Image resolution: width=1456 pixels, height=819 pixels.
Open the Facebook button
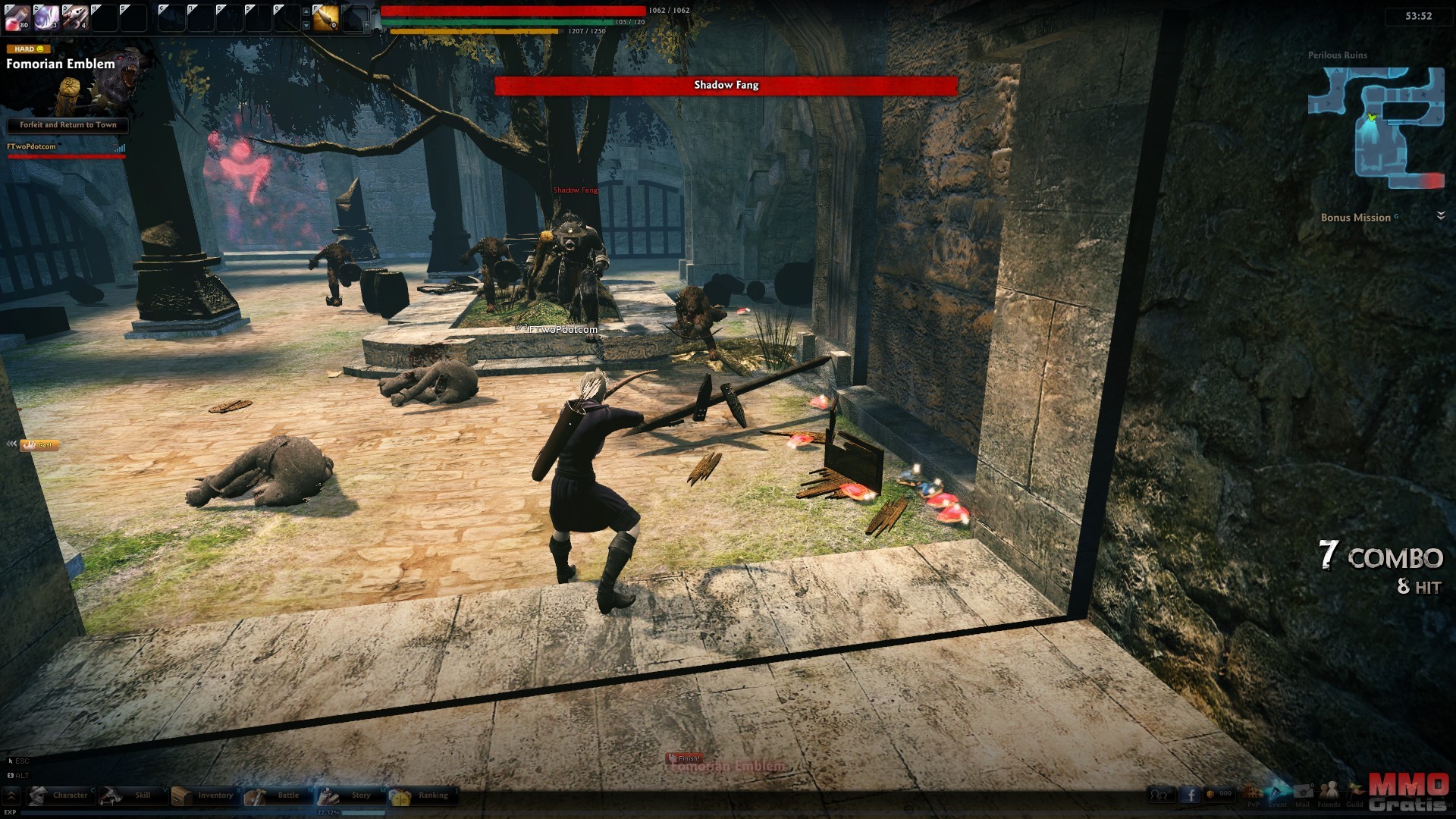point(1189,795)
